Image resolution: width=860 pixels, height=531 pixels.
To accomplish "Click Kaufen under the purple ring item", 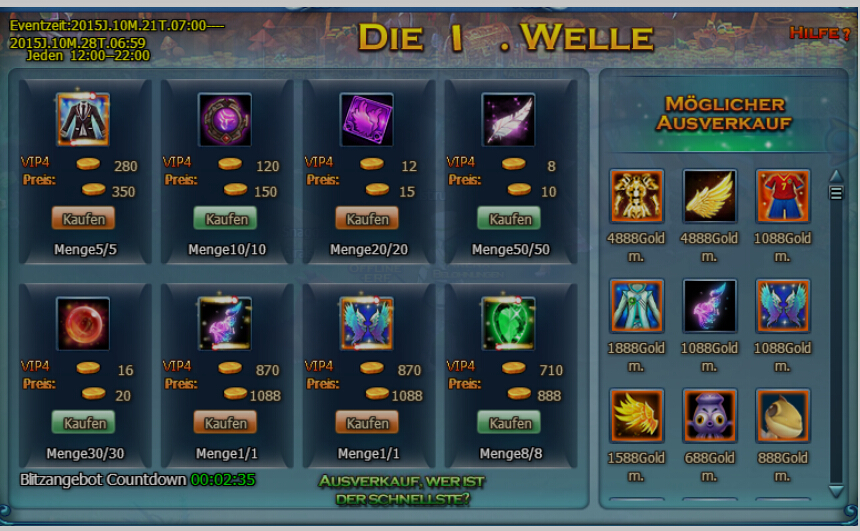I will 226,218.
